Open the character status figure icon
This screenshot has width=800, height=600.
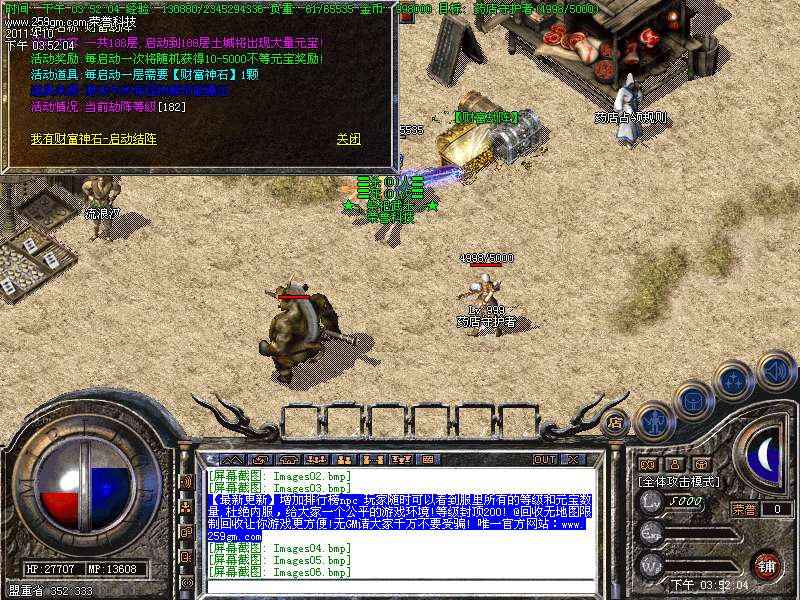click(x=653, y=422)
